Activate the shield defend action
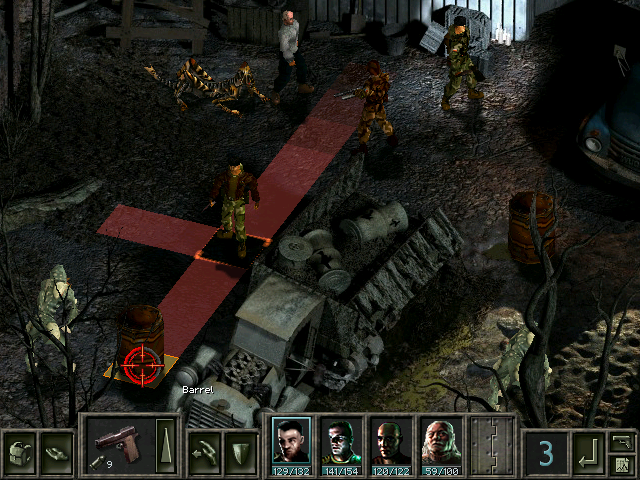This screenshot has width=640, height=480. point(240,450)
